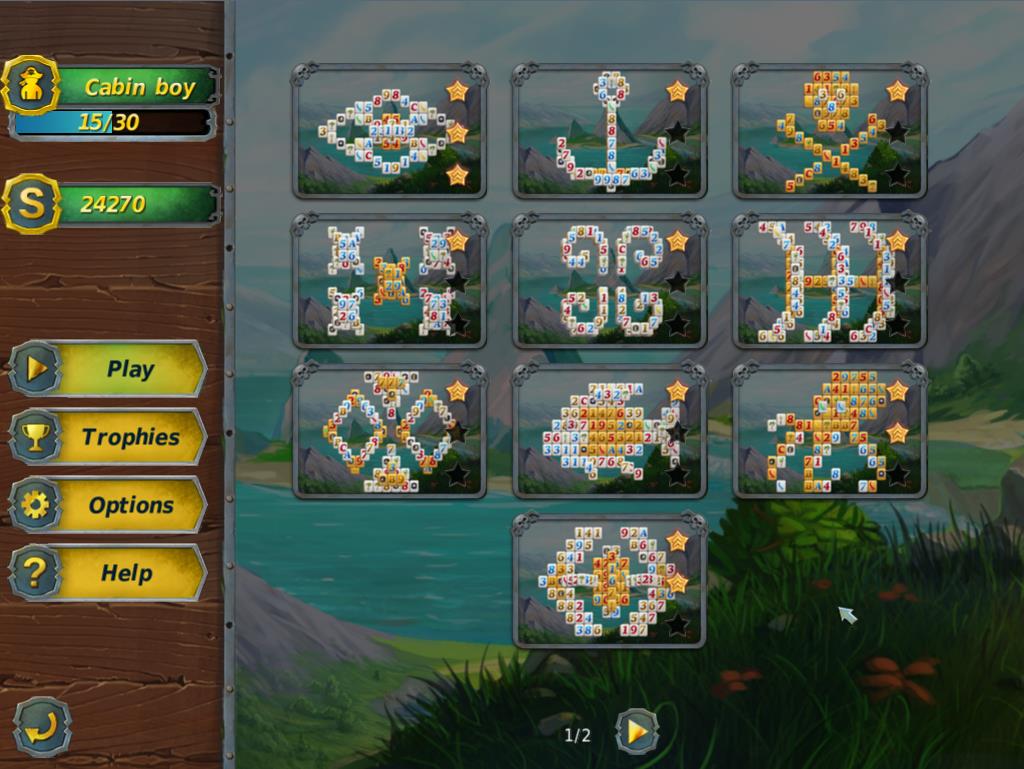
Task: Go back with the return arrow button
Action: pos(42,727)
